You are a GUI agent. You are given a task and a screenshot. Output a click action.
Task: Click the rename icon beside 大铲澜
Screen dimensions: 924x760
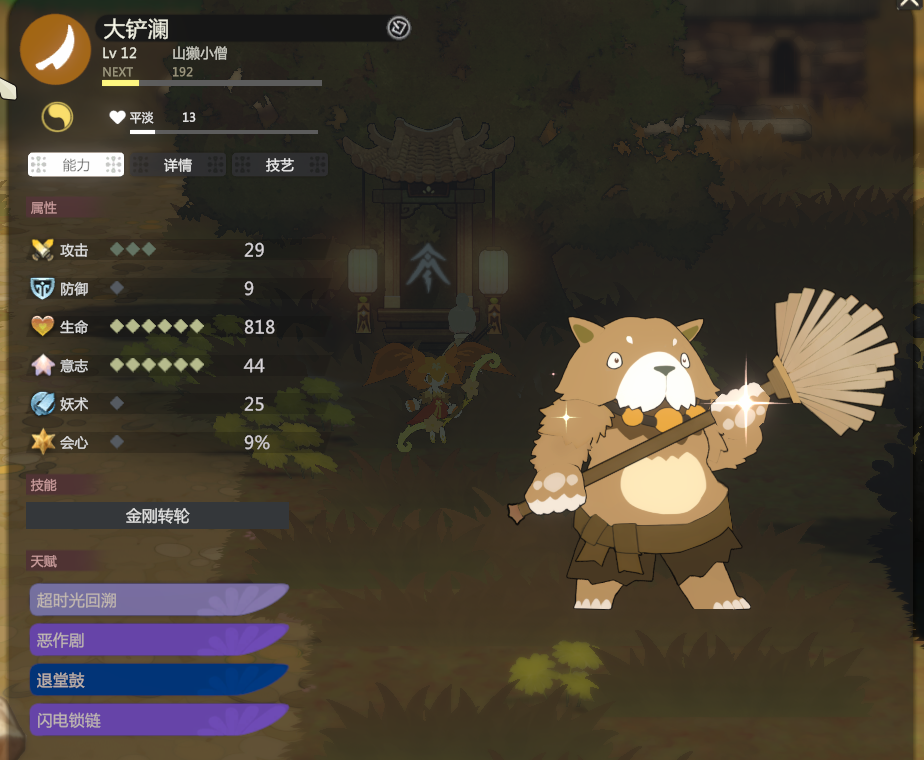398,28
